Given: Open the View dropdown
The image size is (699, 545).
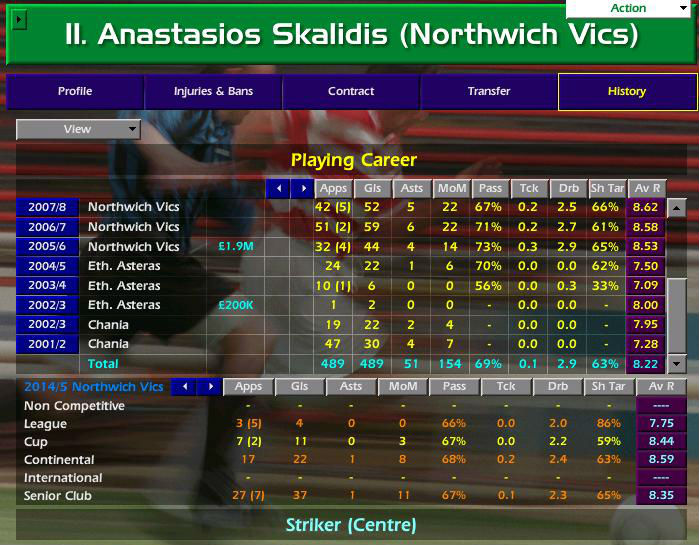Looking at the screenshot, I should [x=78, y=129].
